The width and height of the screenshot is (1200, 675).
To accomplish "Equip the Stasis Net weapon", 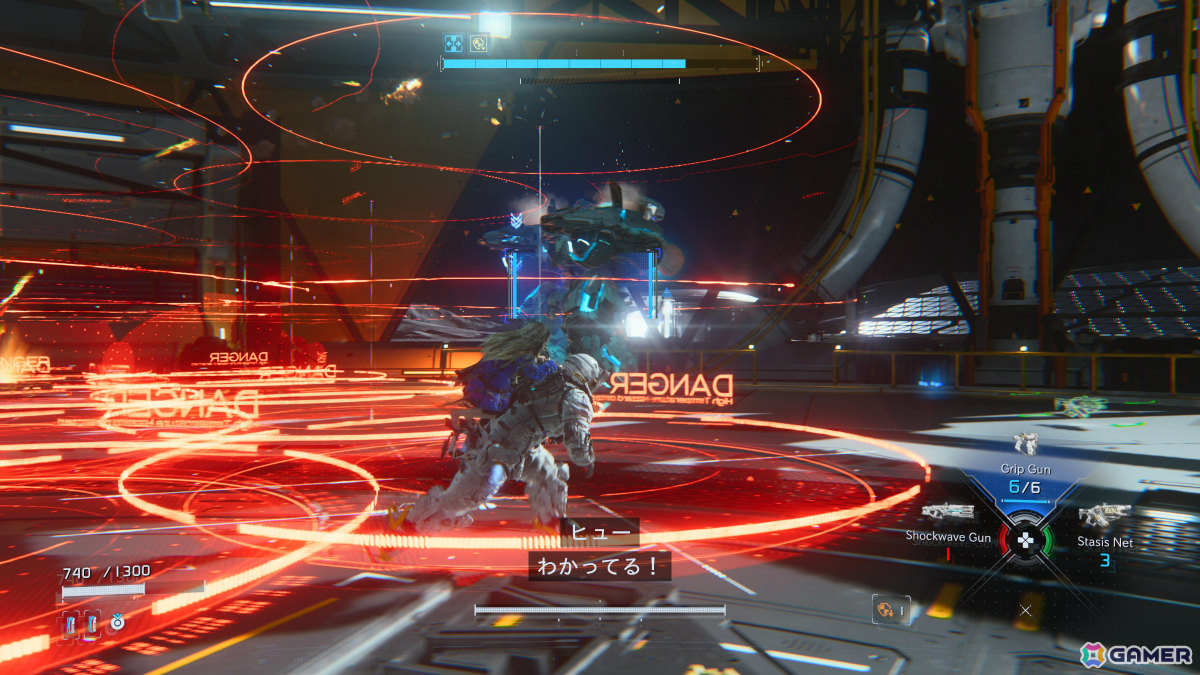I will pyautogui.click(x=1104, y=516).
